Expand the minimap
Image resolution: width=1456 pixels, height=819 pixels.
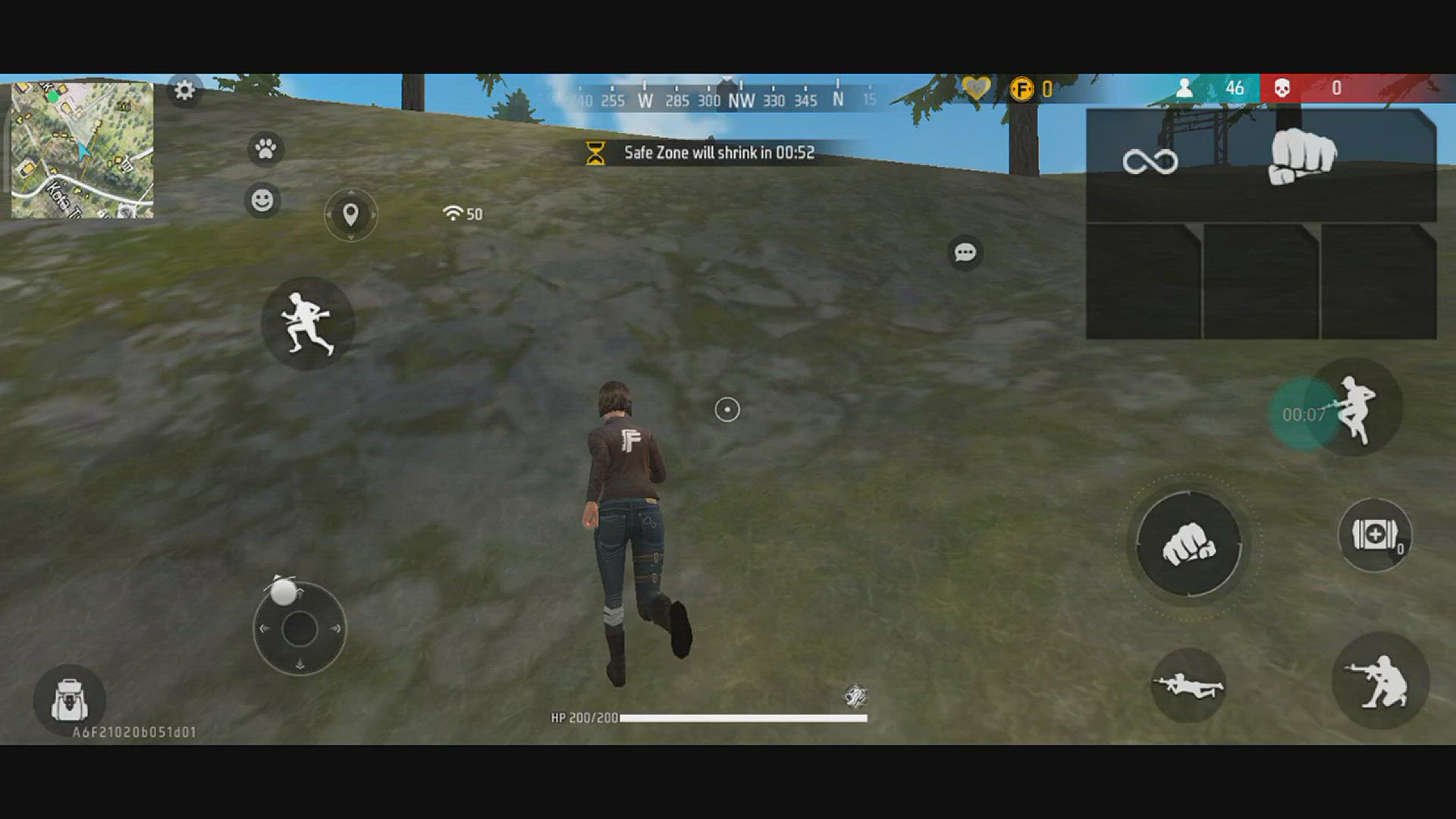tap(82, 149)
